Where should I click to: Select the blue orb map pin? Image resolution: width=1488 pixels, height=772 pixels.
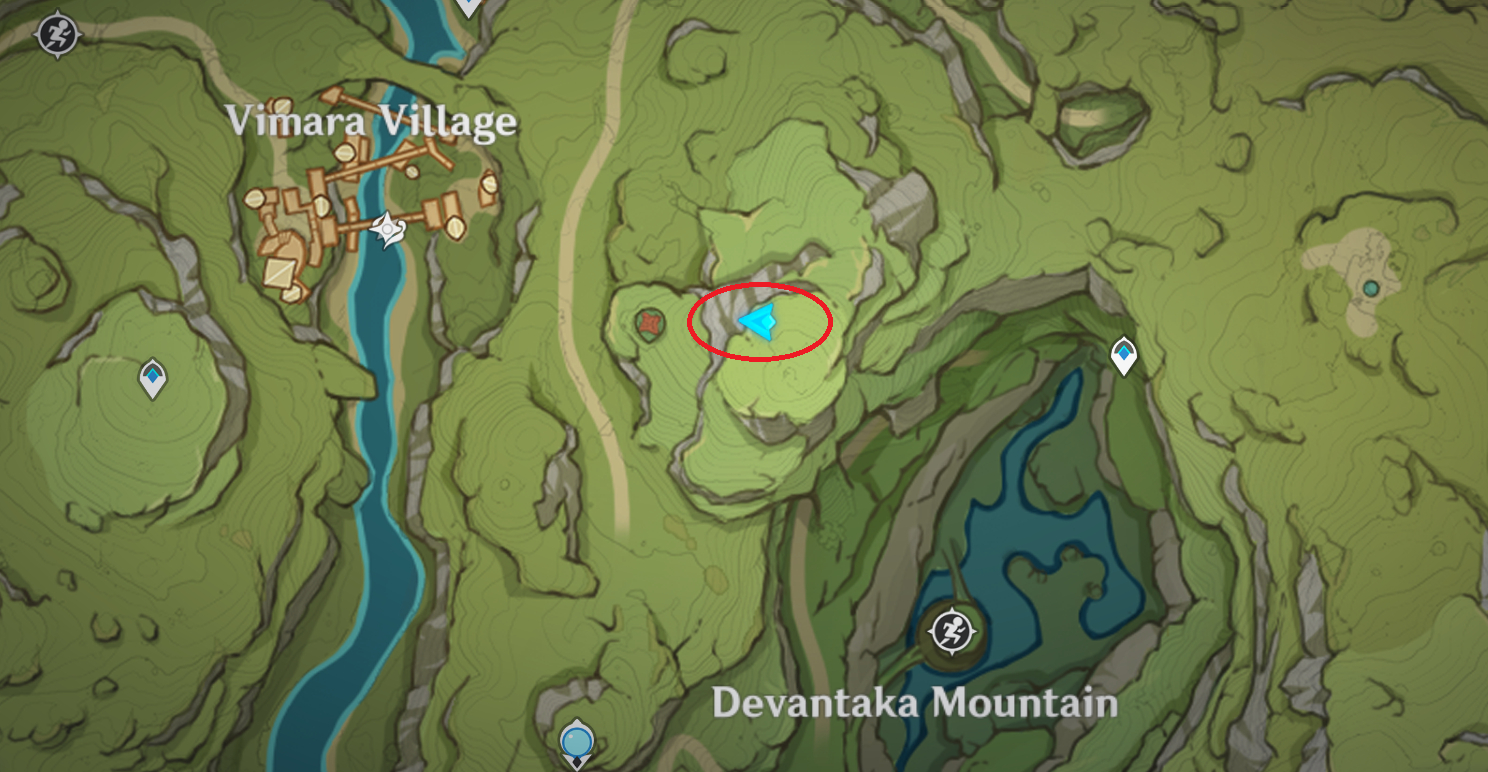coord(577,743)
